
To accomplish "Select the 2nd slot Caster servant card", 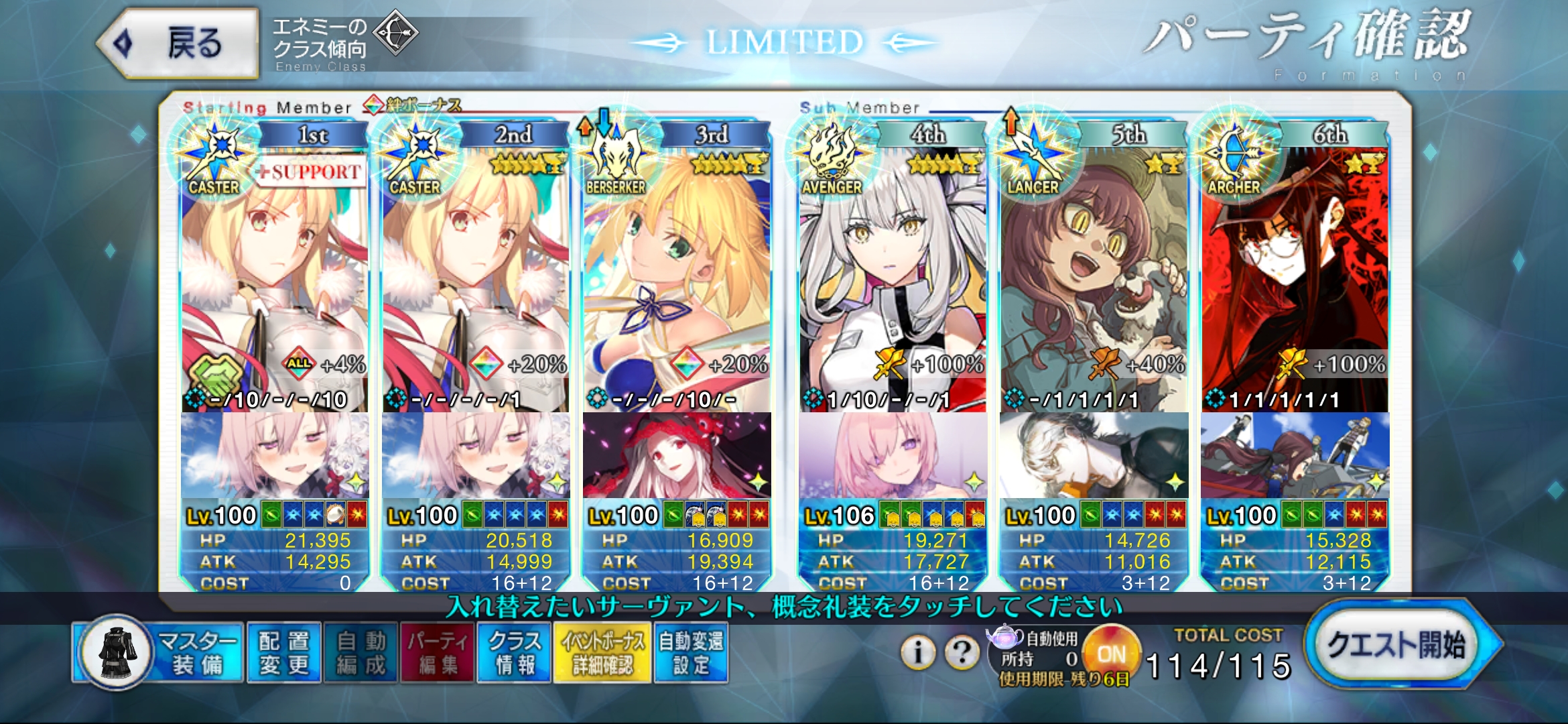I will (x=476, y=282).
